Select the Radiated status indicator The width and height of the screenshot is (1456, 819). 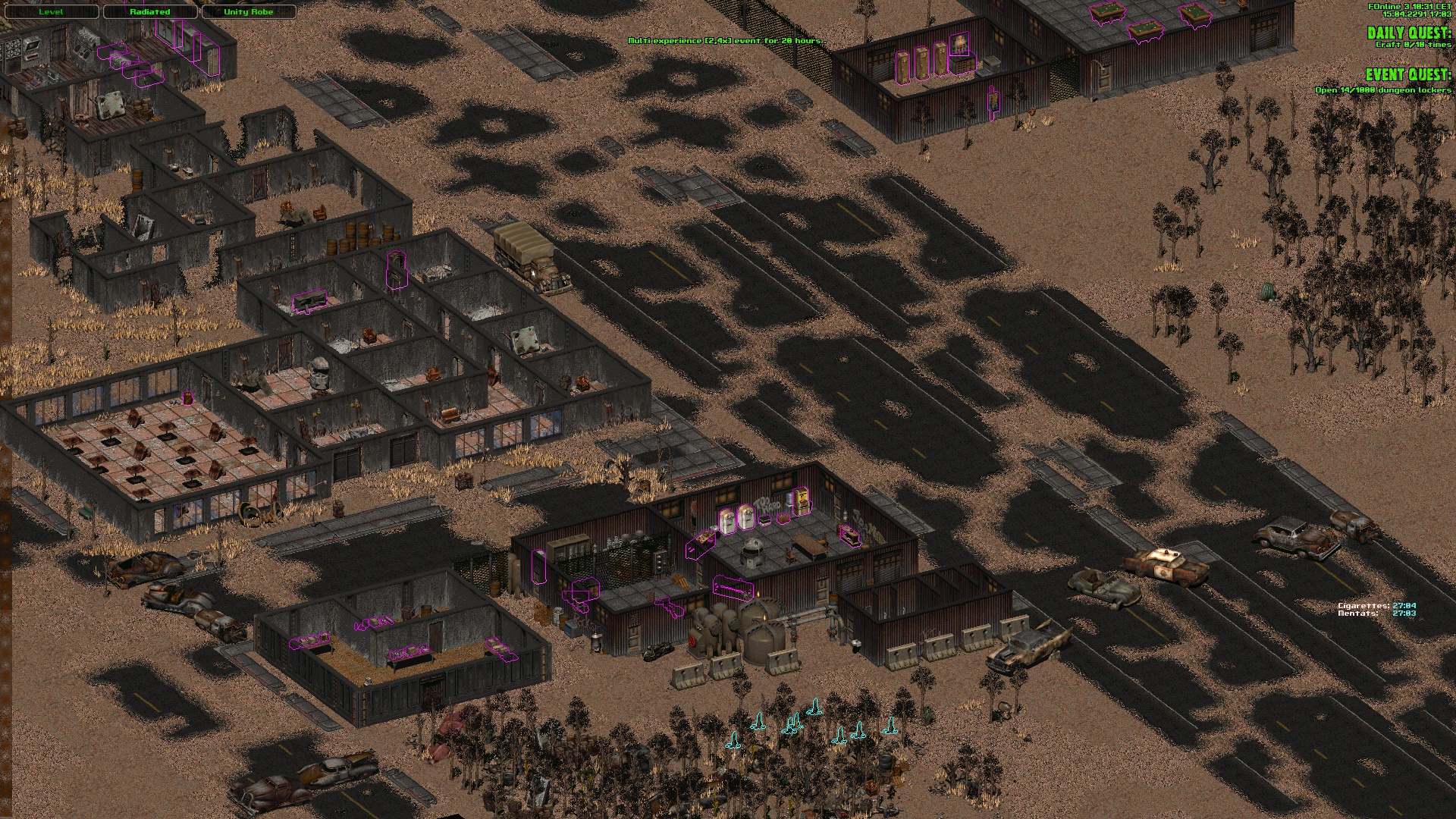point(149,12)
